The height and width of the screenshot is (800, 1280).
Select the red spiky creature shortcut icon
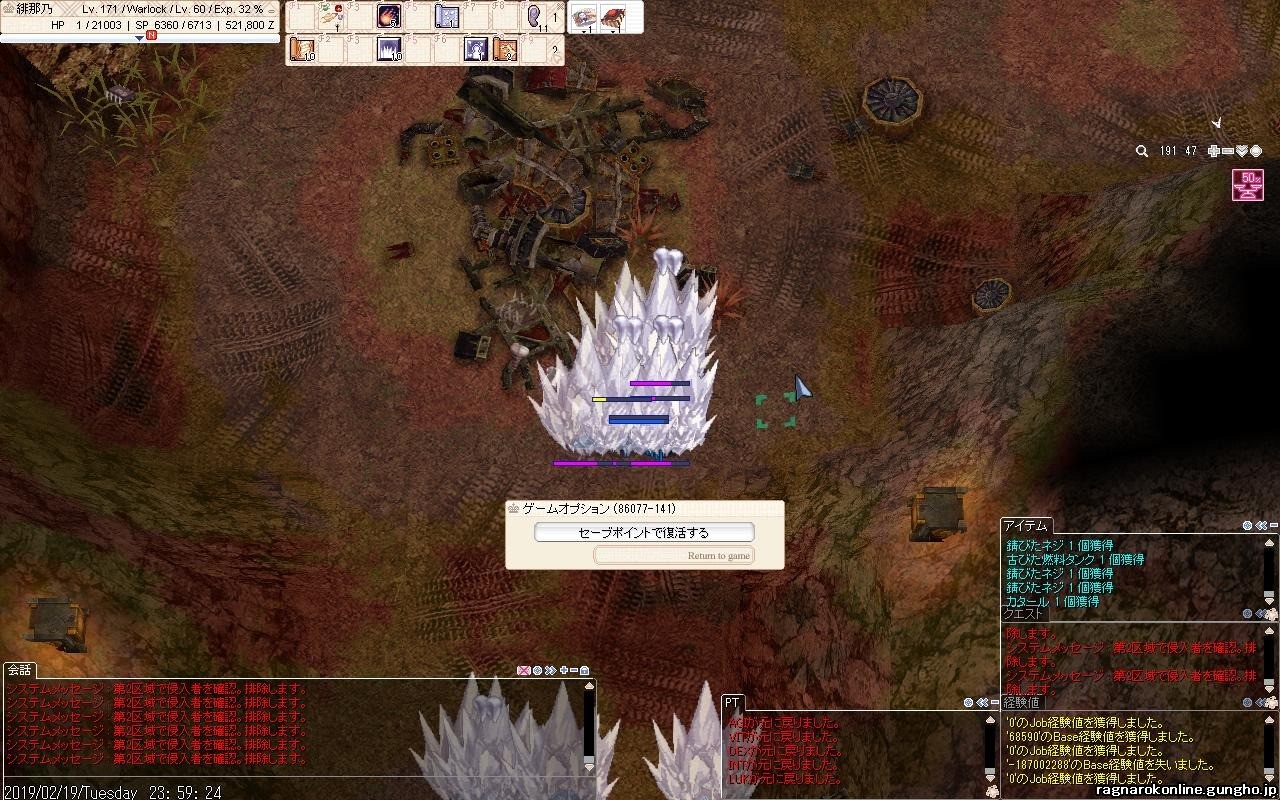click(612, 16)
